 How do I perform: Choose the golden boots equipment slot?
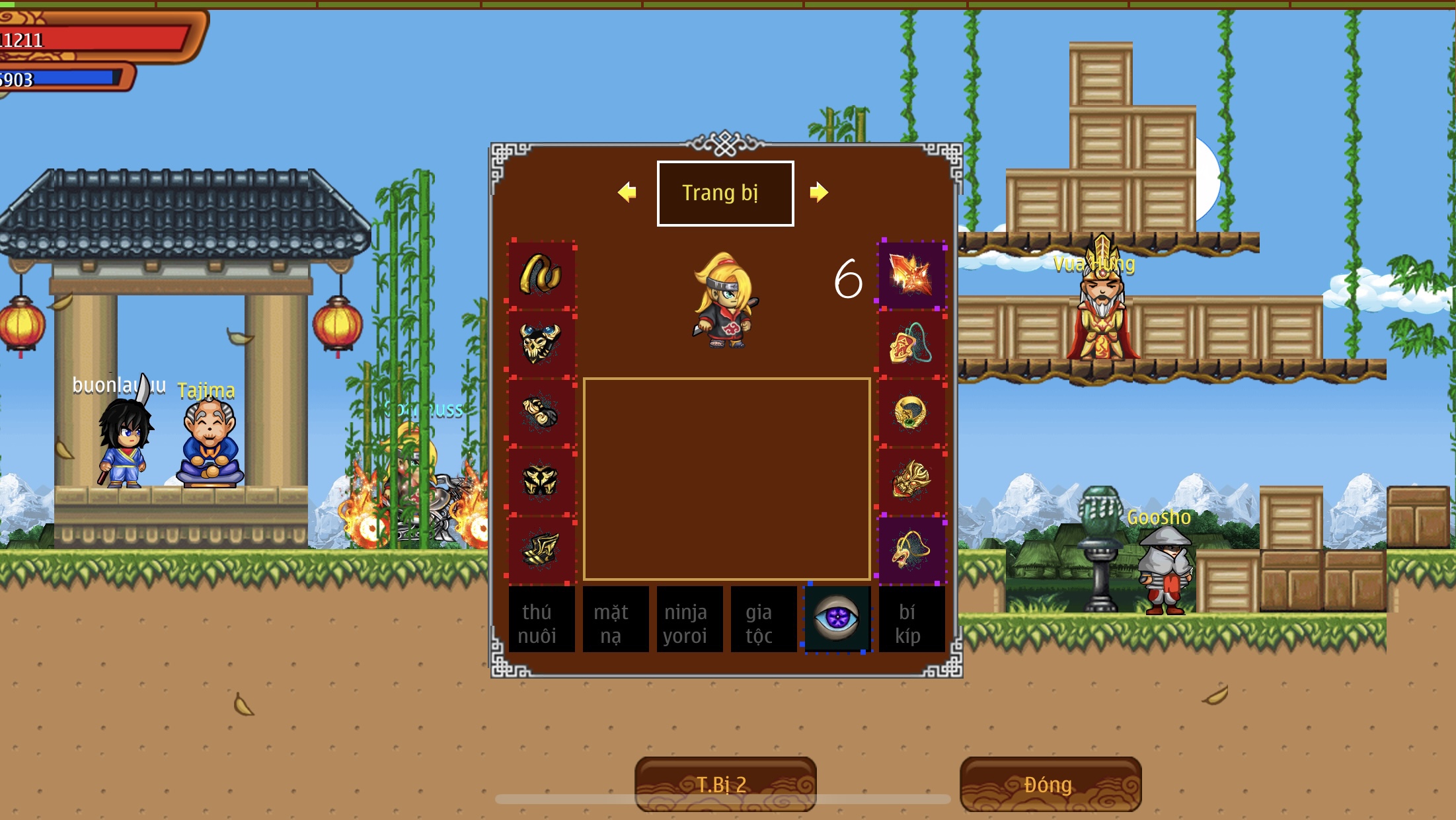pos(541,550)
